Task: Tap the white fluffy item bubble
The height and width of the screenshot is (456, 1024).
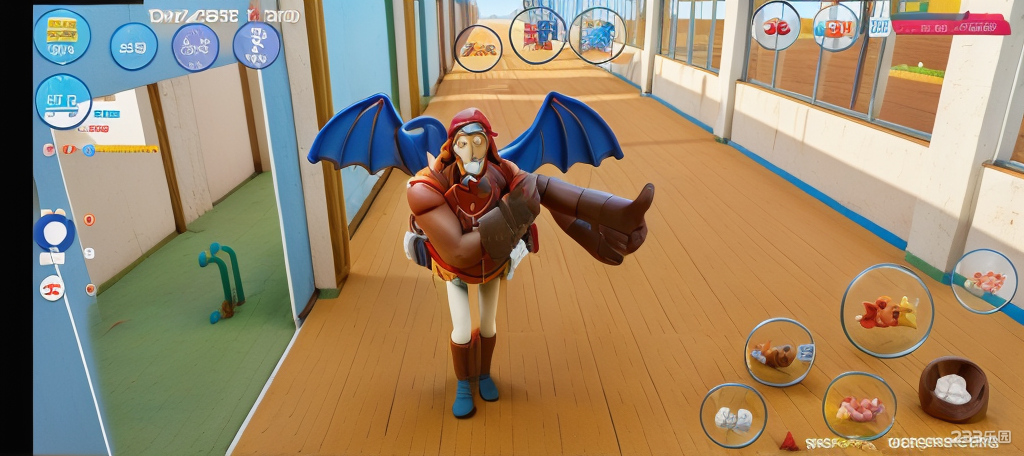Action: (733, 416)
